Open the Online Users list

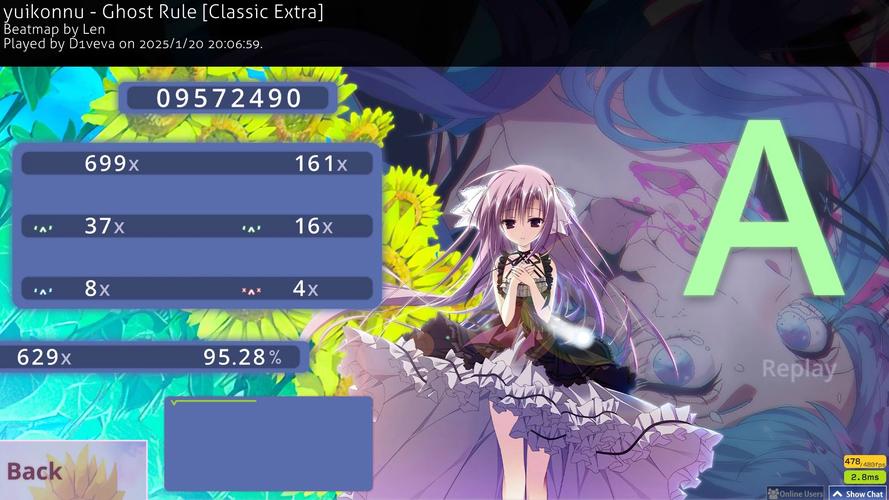click(x=797, y=493)
